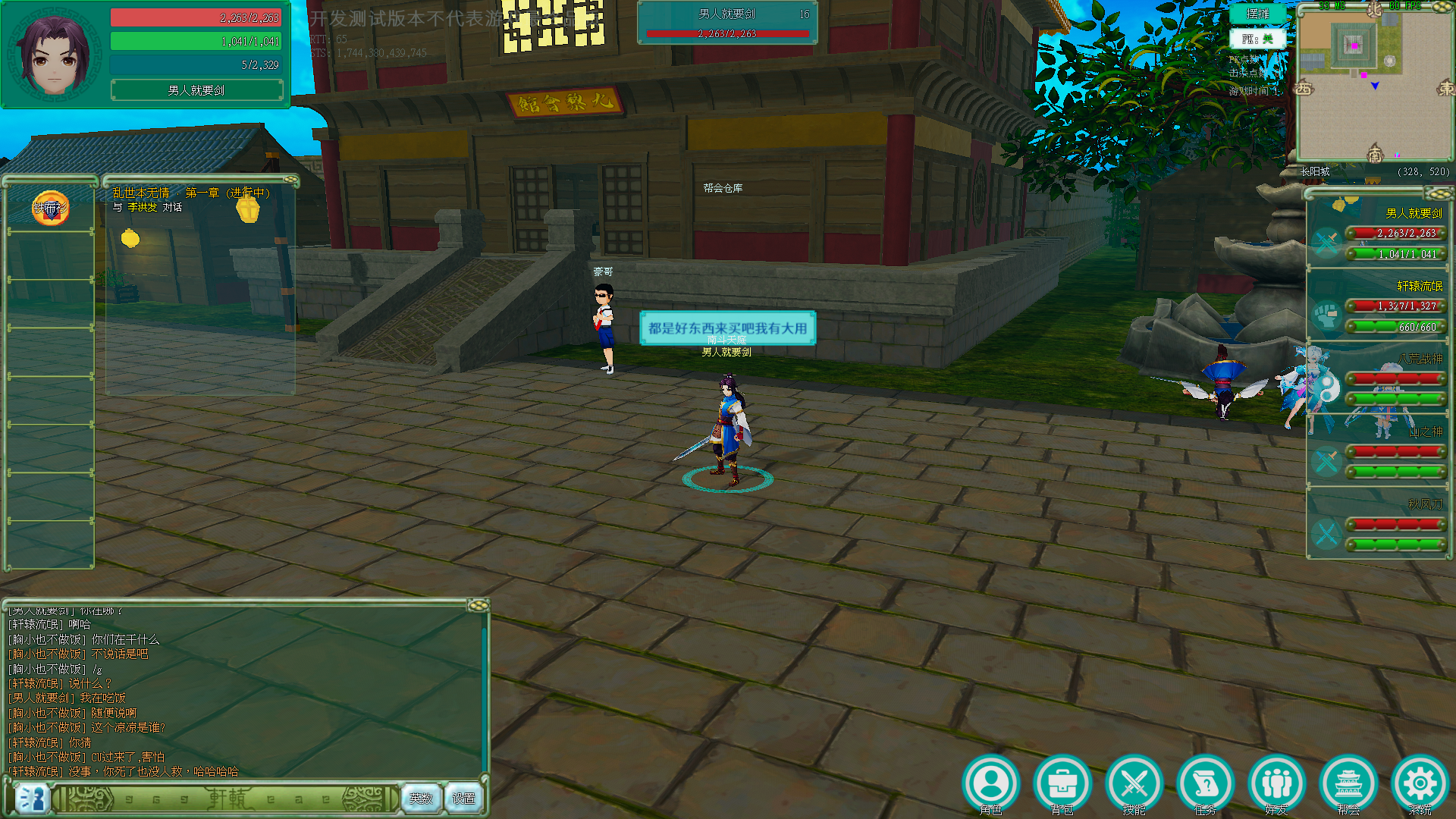Open the 技能 skills menu
Image resolution: width=1456 pixels, height=819 pixels.
[x=1134, y=784]
